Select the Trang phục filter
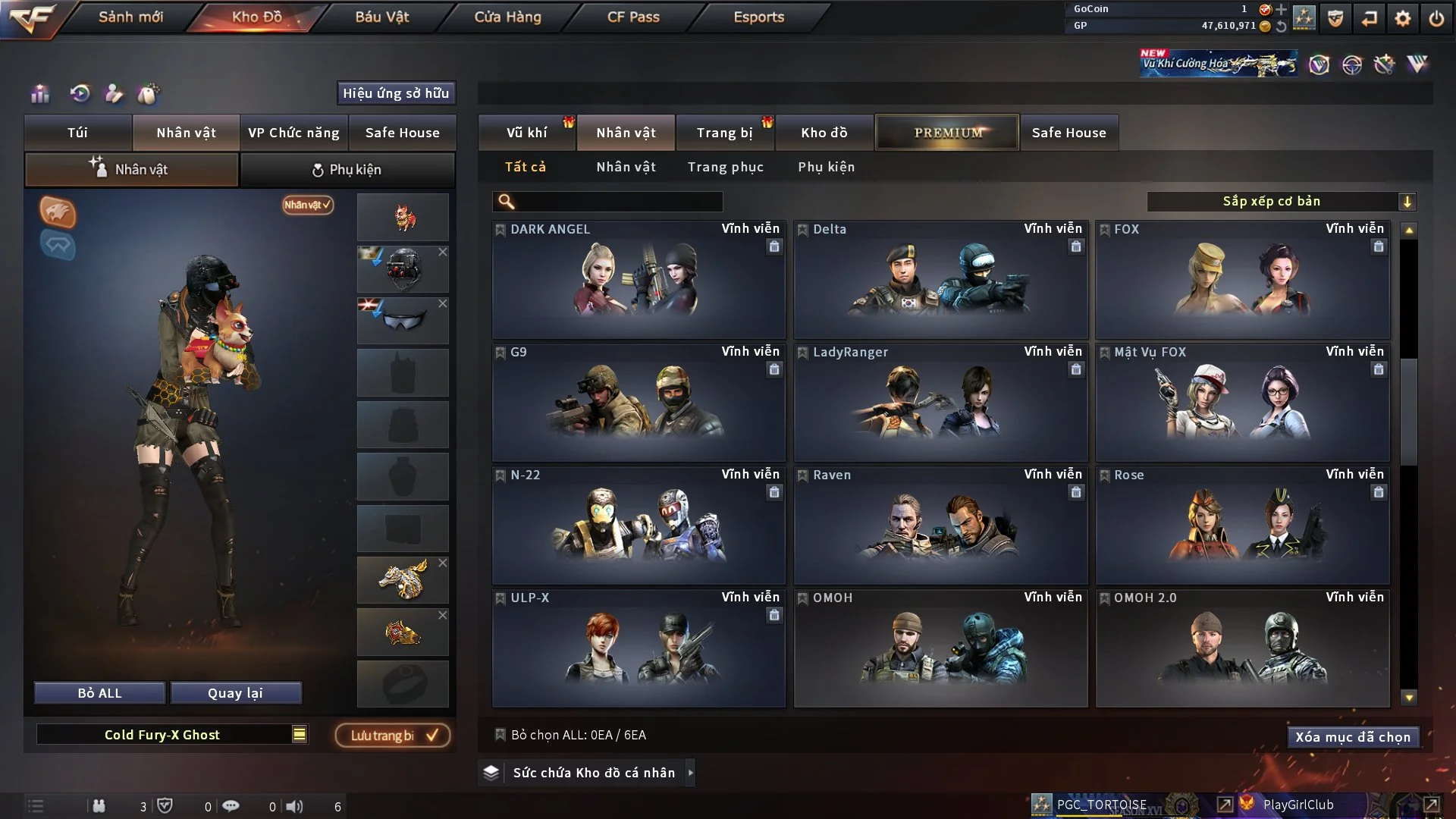Viewport: 1456px width, 819px height. (725, 167)
